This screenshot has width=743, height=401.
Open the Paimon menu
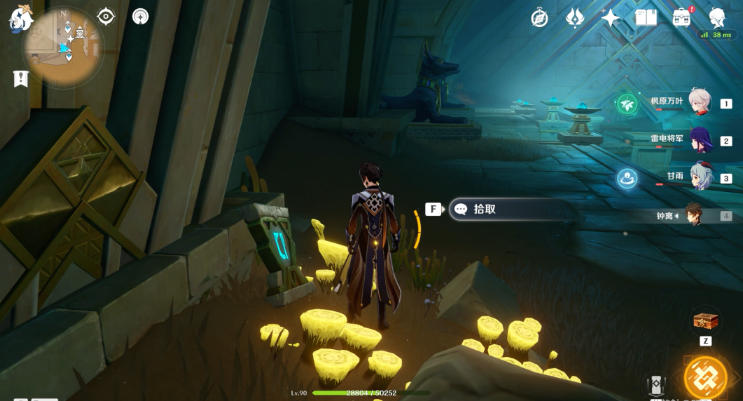tap(21, 19)
